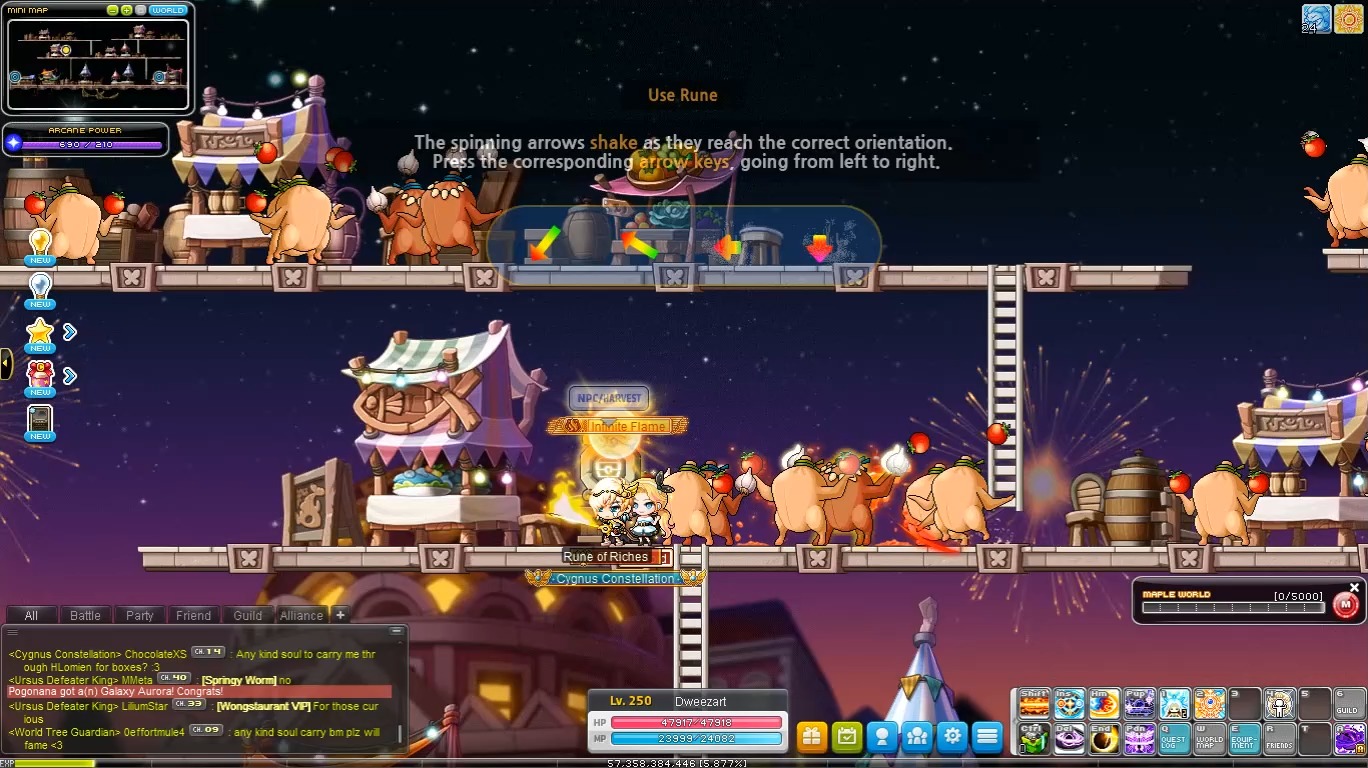Switch to the Alliance chat tab
The height and width of the screenshot is (768, 1368).
[x=301, y=615]
